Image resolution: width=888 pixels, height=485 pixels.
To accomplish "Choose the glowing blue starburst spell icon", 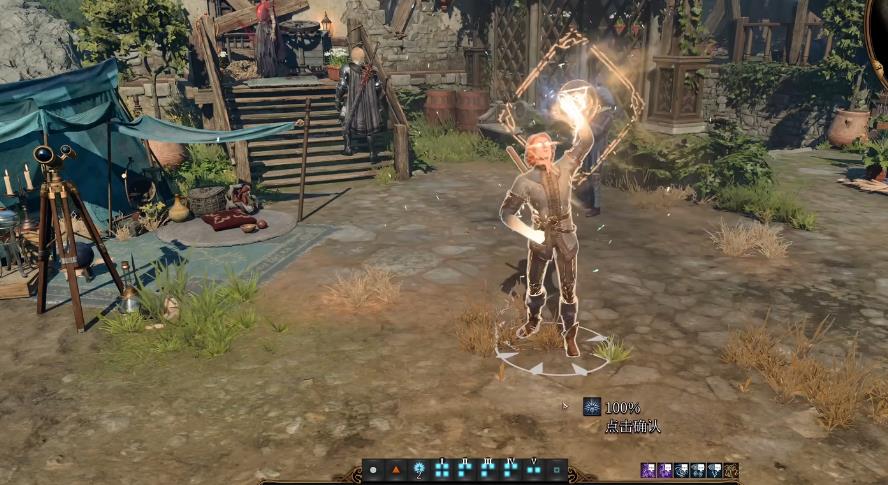I will click(419, 469).
